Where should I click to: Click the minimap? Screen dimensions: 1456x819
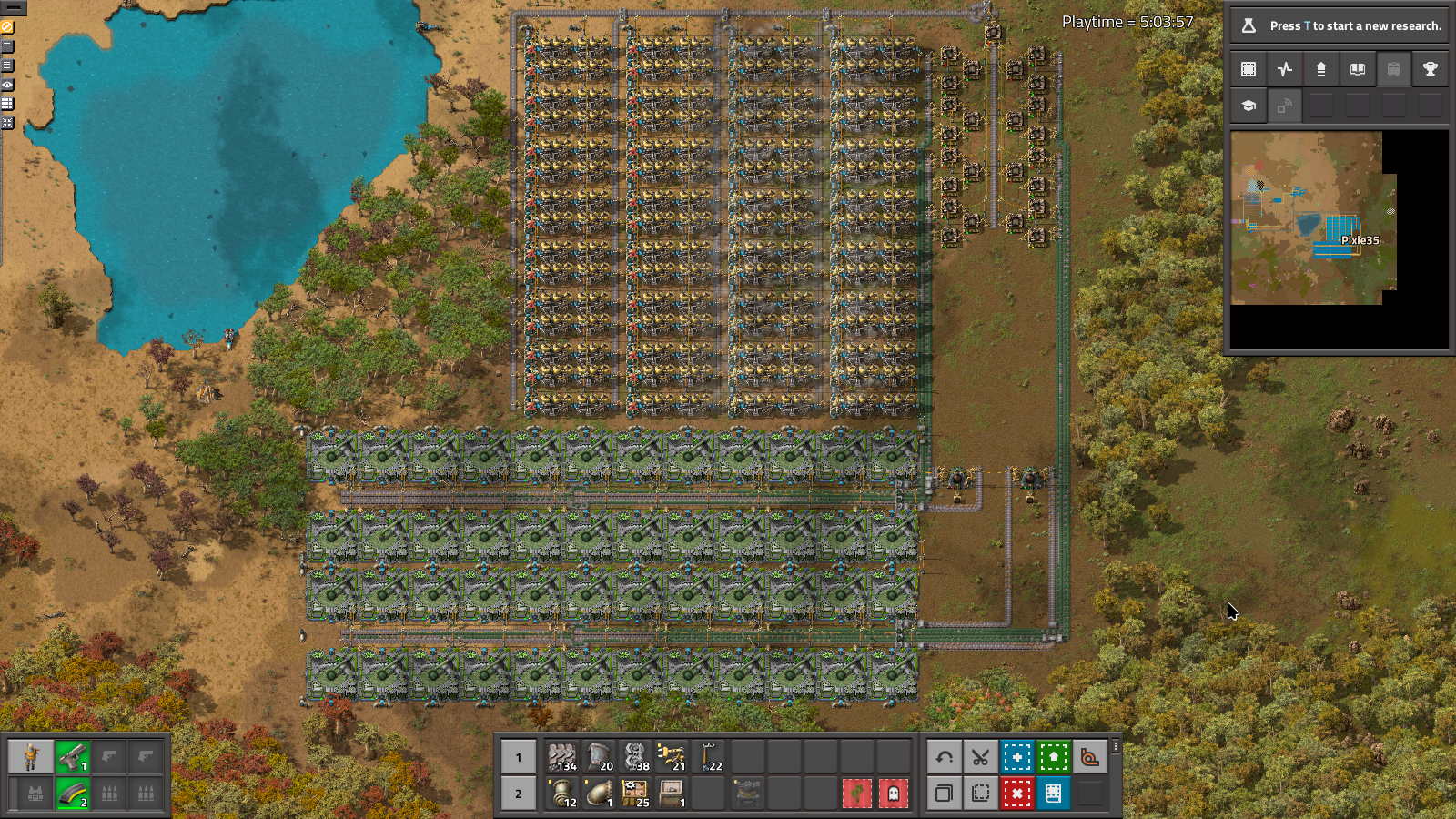pos(1312,218)
